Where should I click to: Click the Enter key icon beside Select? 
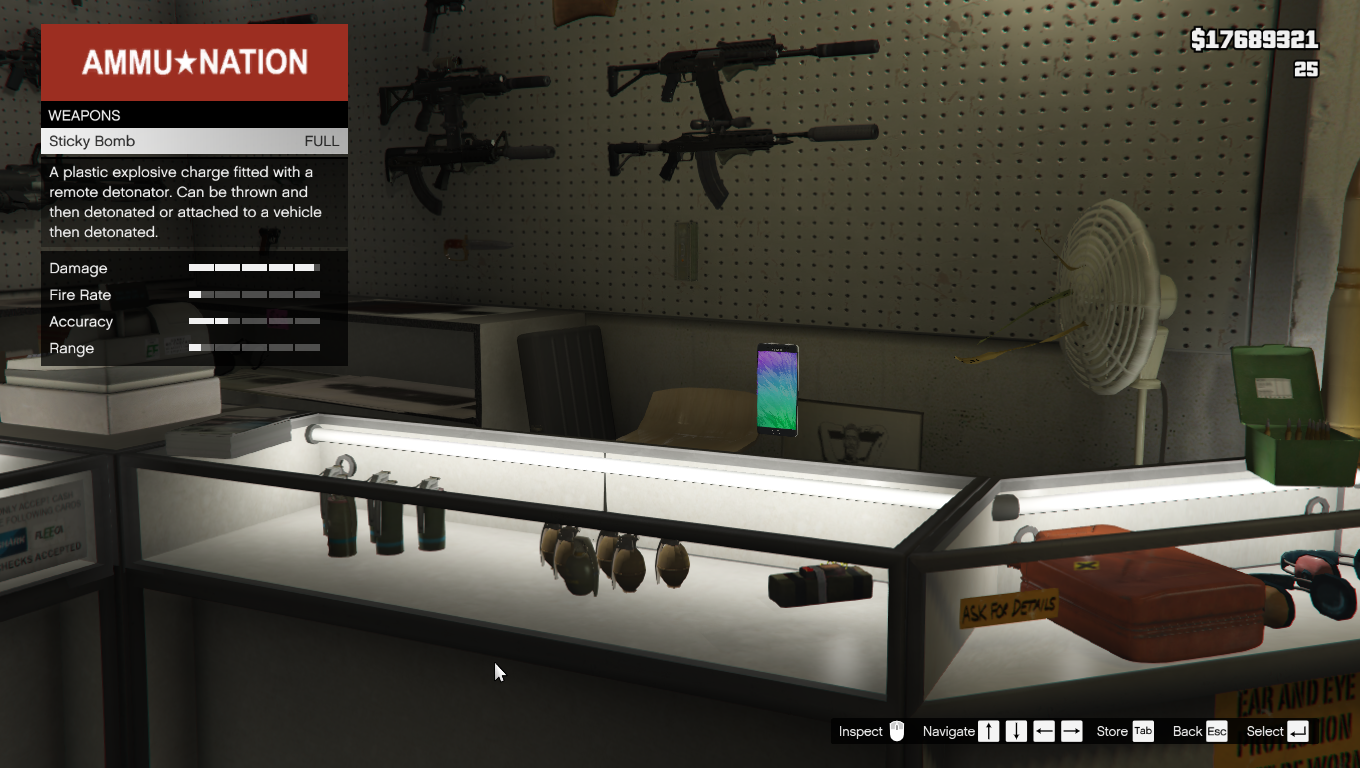point(1297,731)
